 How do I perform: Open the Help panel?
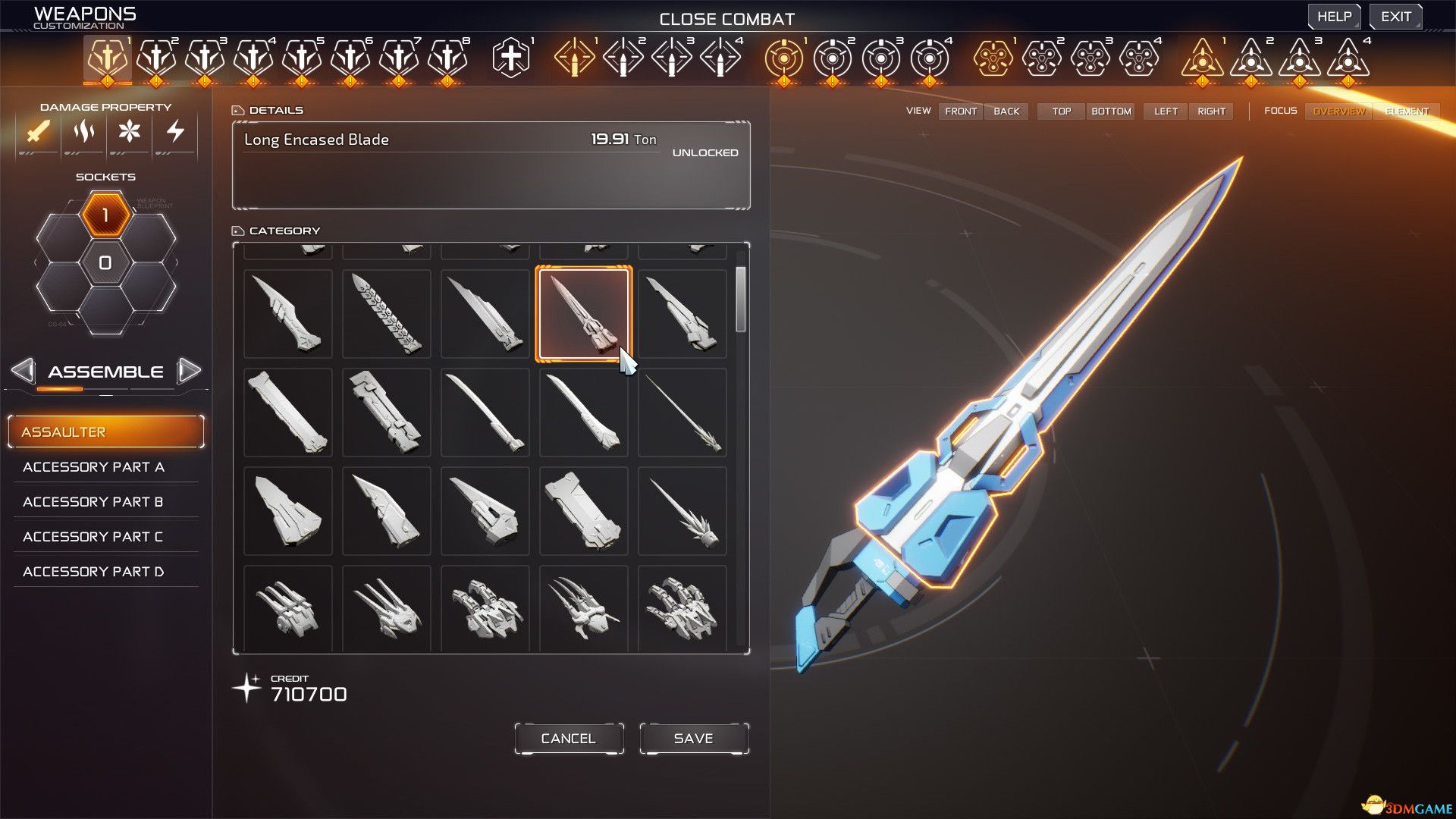[x=1334, y=15]
